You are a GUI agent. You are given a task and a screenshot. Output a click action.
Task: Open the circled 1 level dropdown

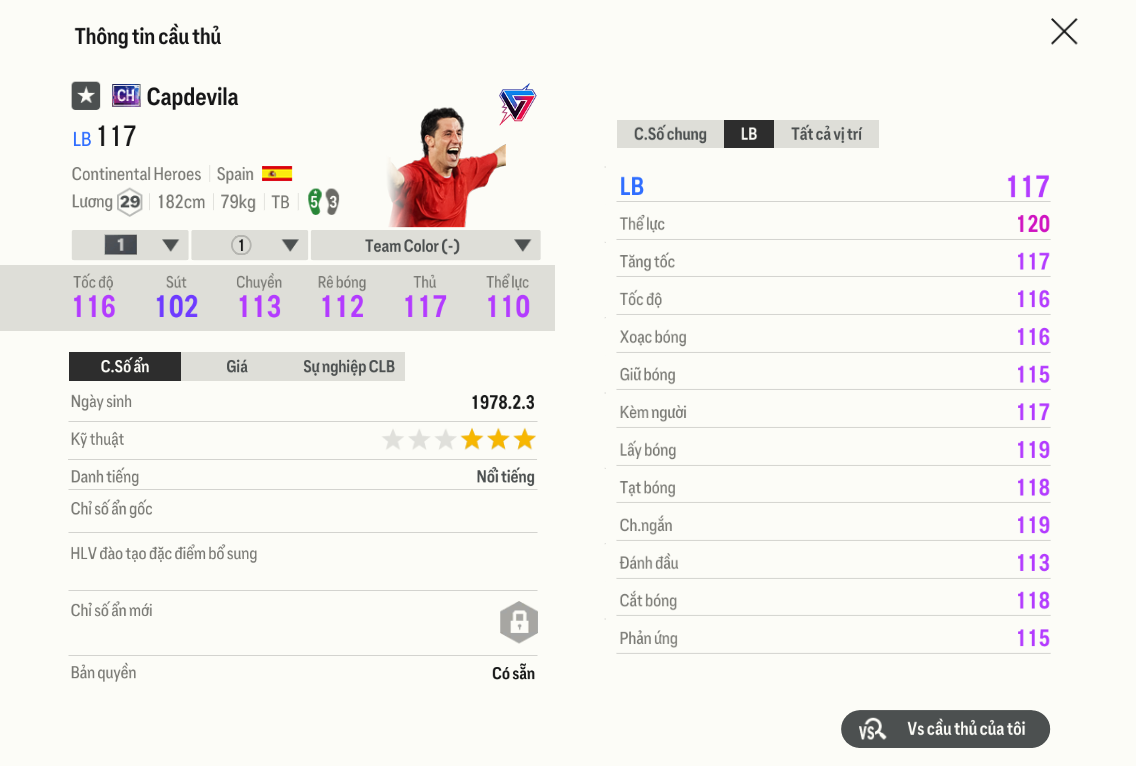click(x=250, y=246)
